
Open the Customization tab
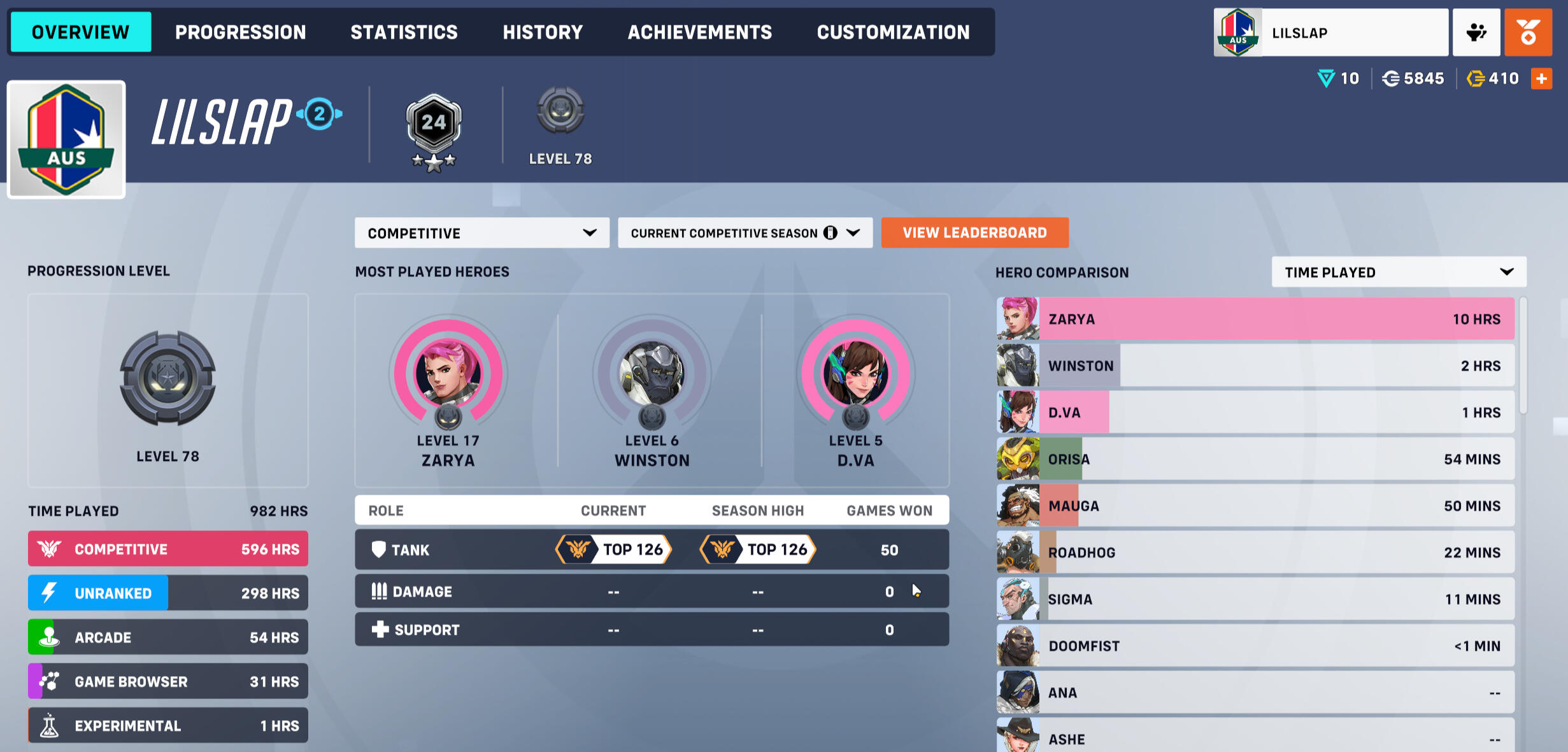click(893, 32)
